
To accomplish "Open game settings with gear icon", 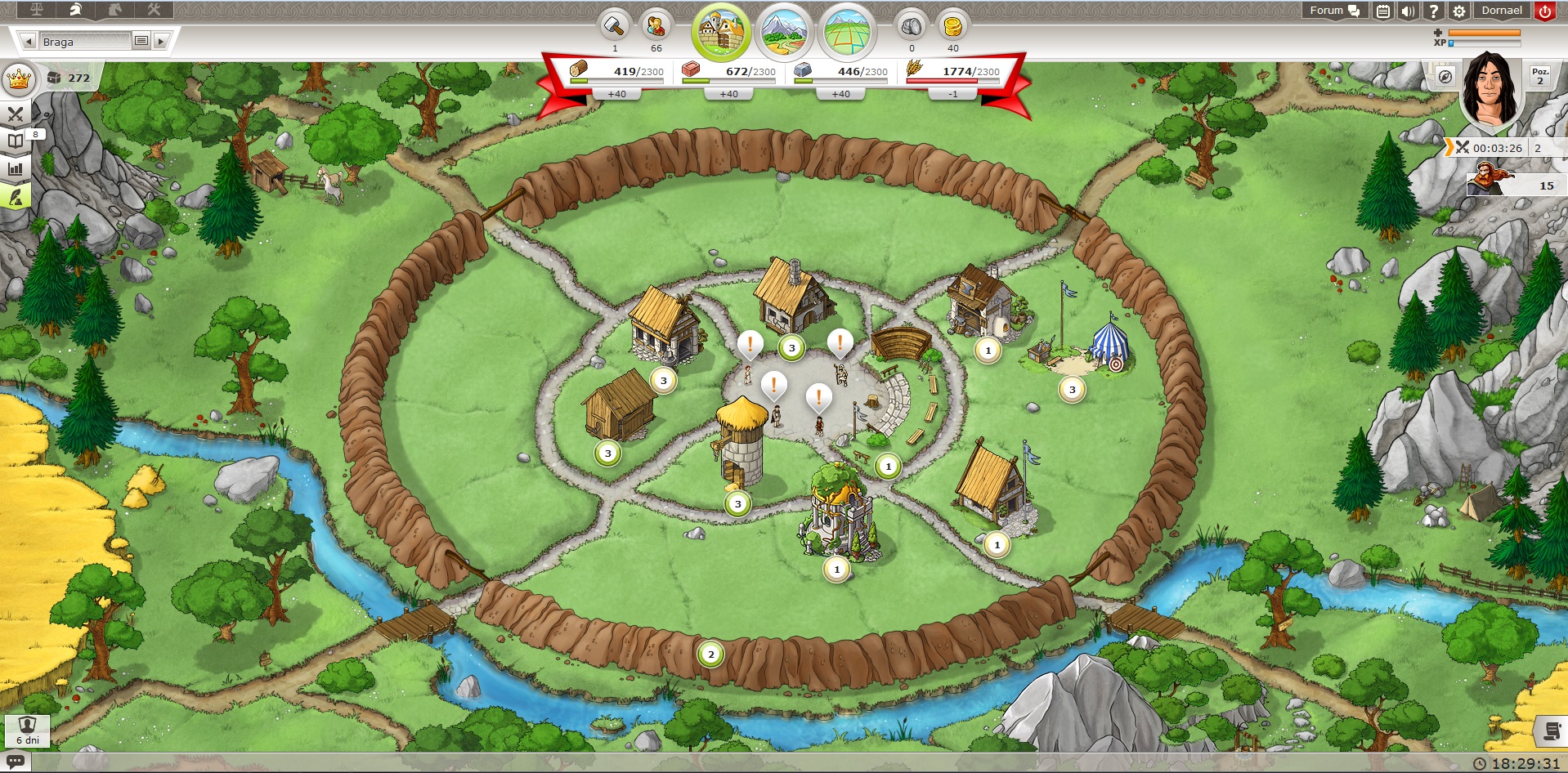I will [1460, 10].
